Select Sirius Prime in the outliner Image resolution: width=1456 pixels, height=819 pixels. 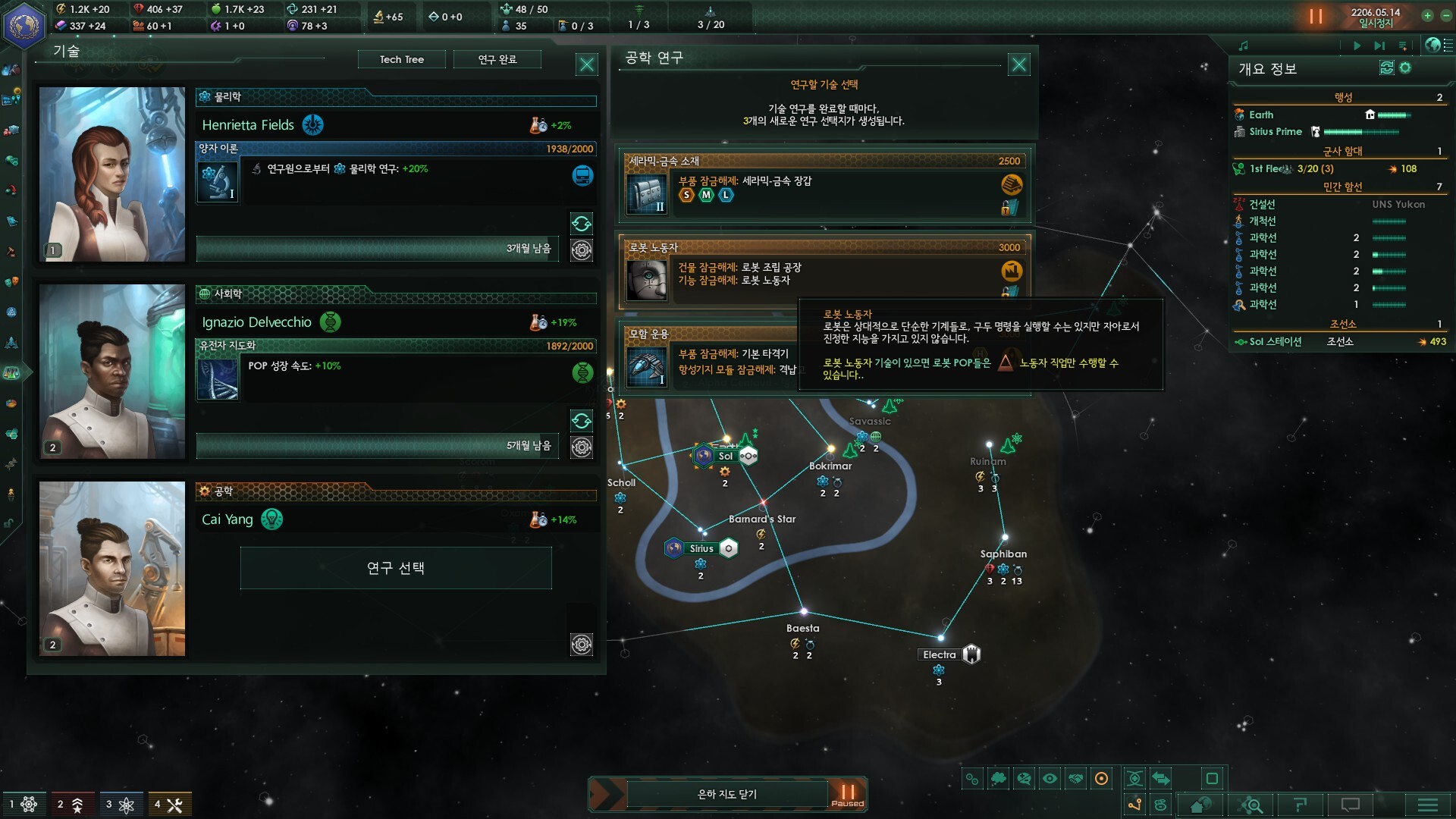point(1276,131)
